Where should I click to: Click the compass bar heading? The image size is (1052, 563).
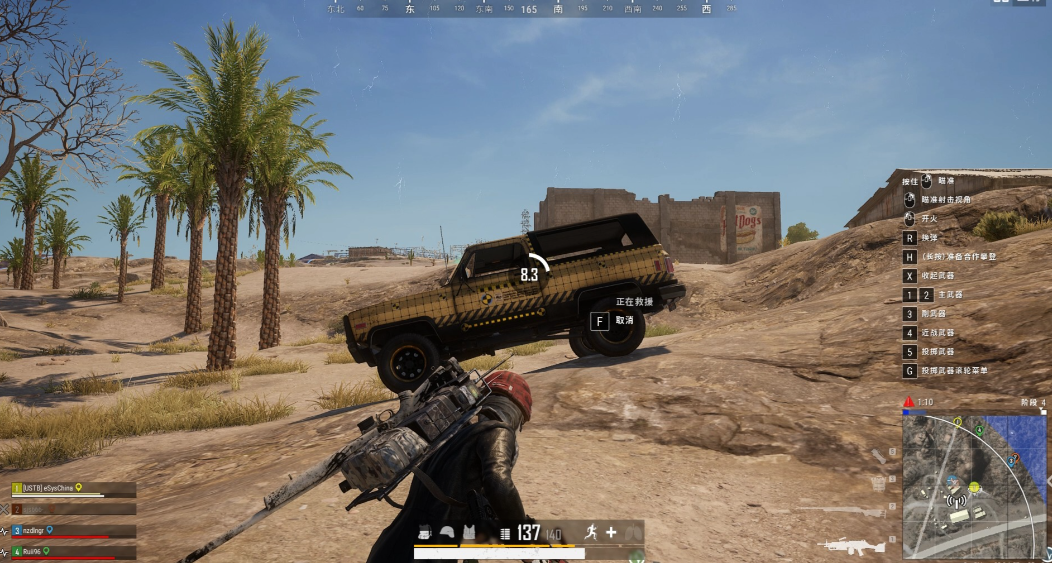click(529, 9)
